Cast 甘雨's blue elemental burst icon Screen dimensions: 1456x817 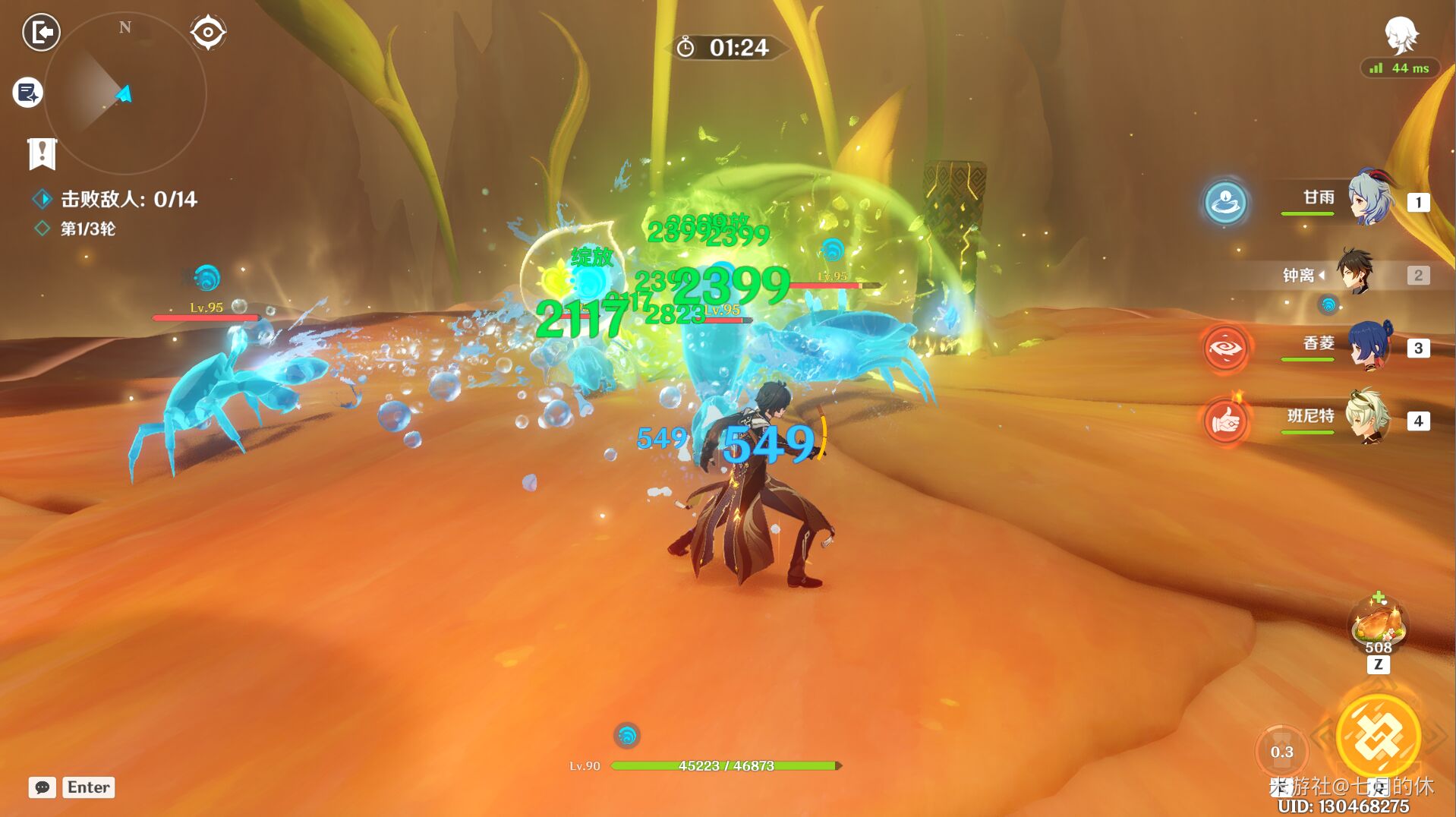click(1225, 202)
